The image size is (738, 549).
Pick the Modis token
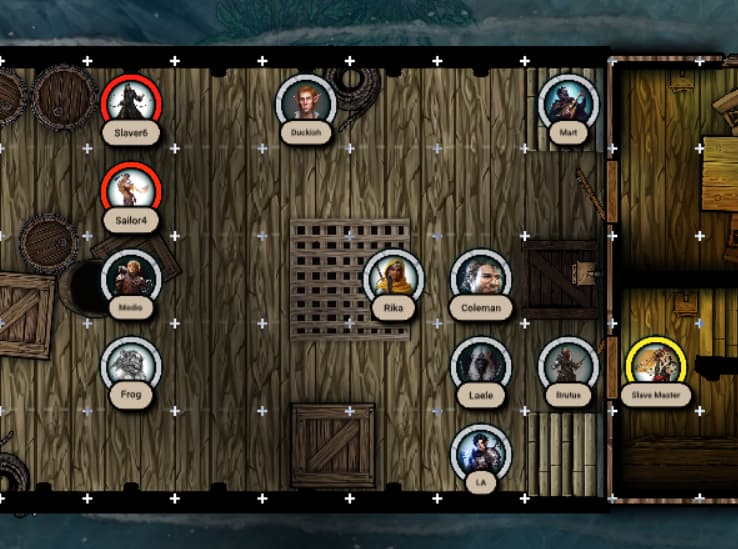click(130, 278)
